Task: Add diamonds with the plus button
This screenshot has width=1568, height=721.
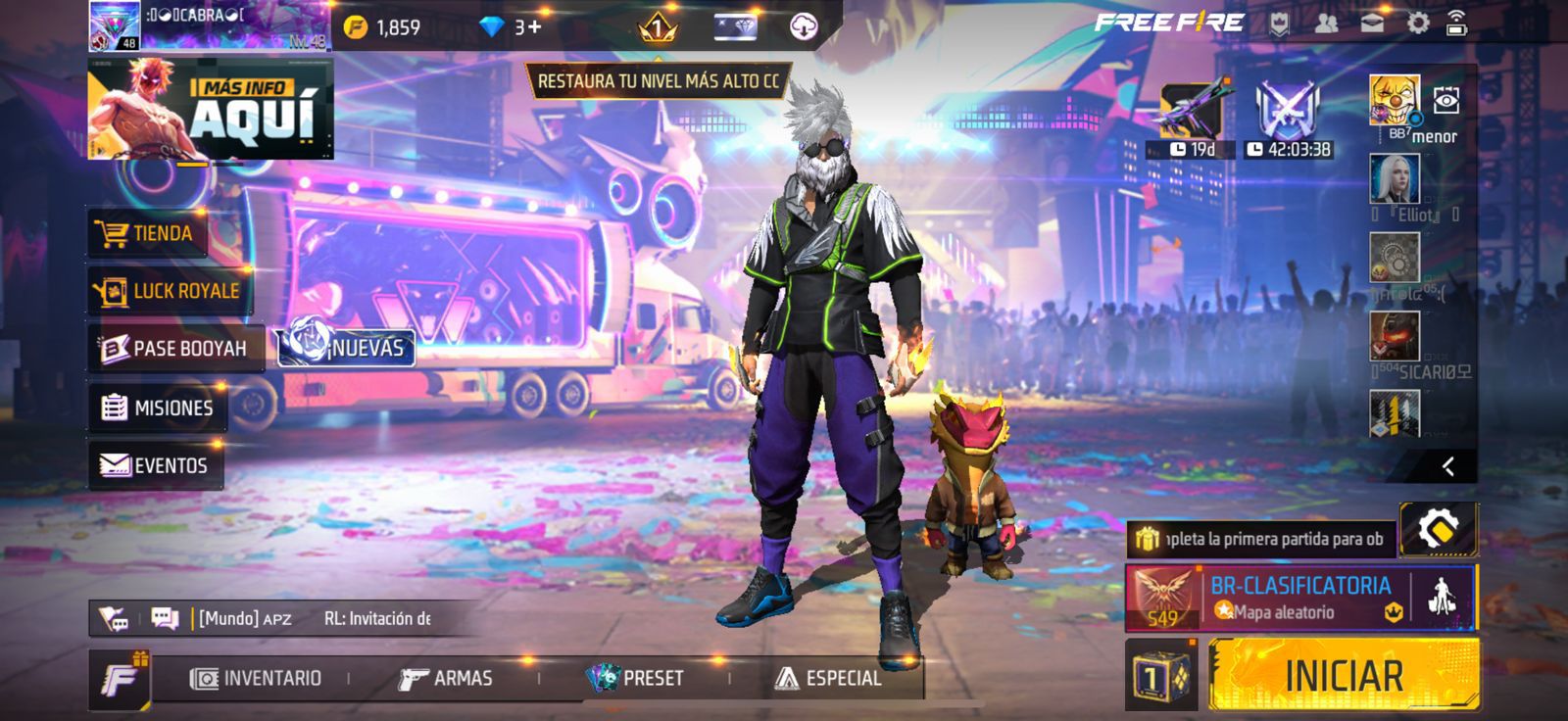Action: pyautogui.click(x=534, y=26)
